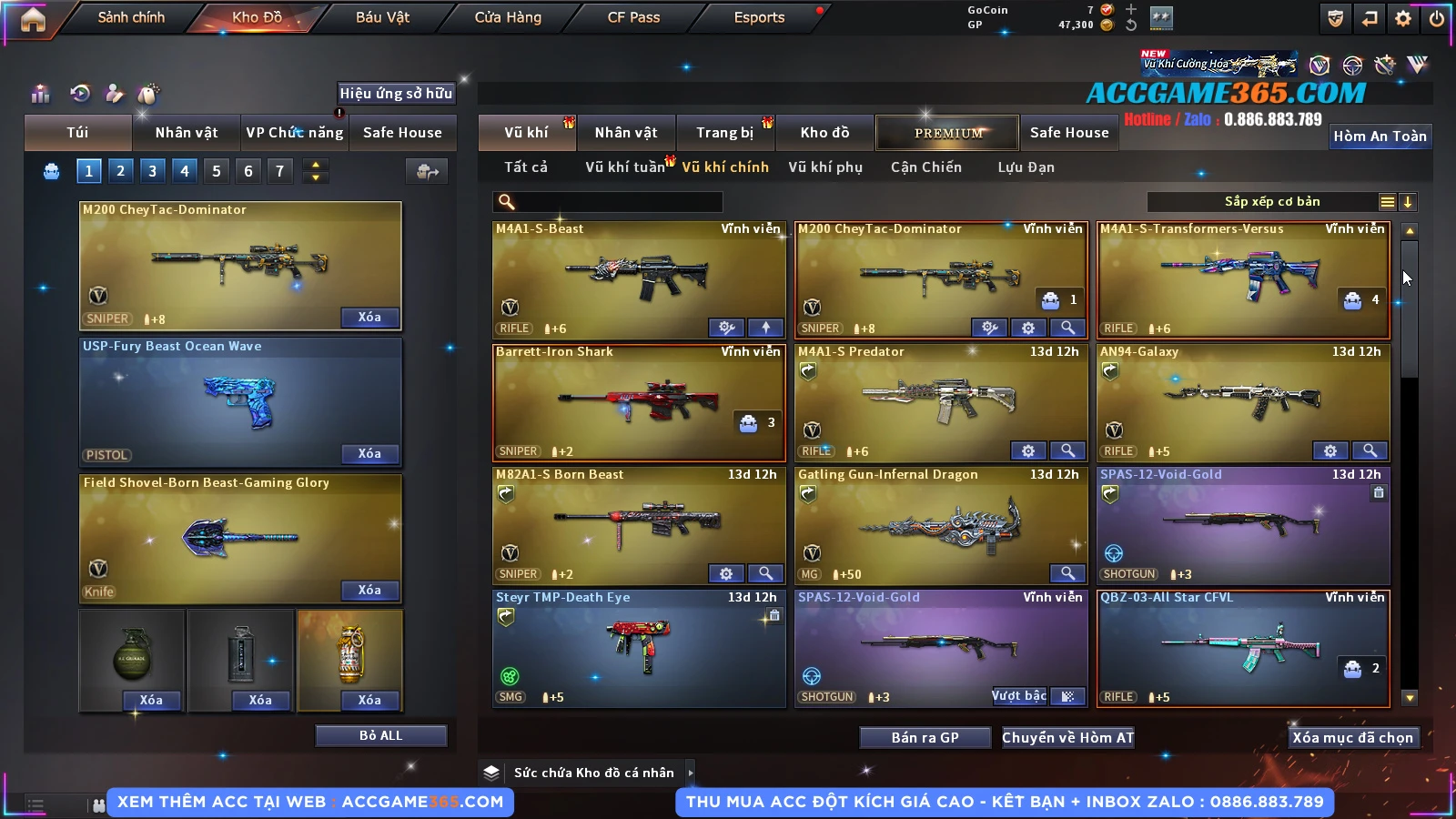The image size is (1456, 819).
Task: Delete selection with Xóa mục đã chọn
Action: (x=1352, y=738)
